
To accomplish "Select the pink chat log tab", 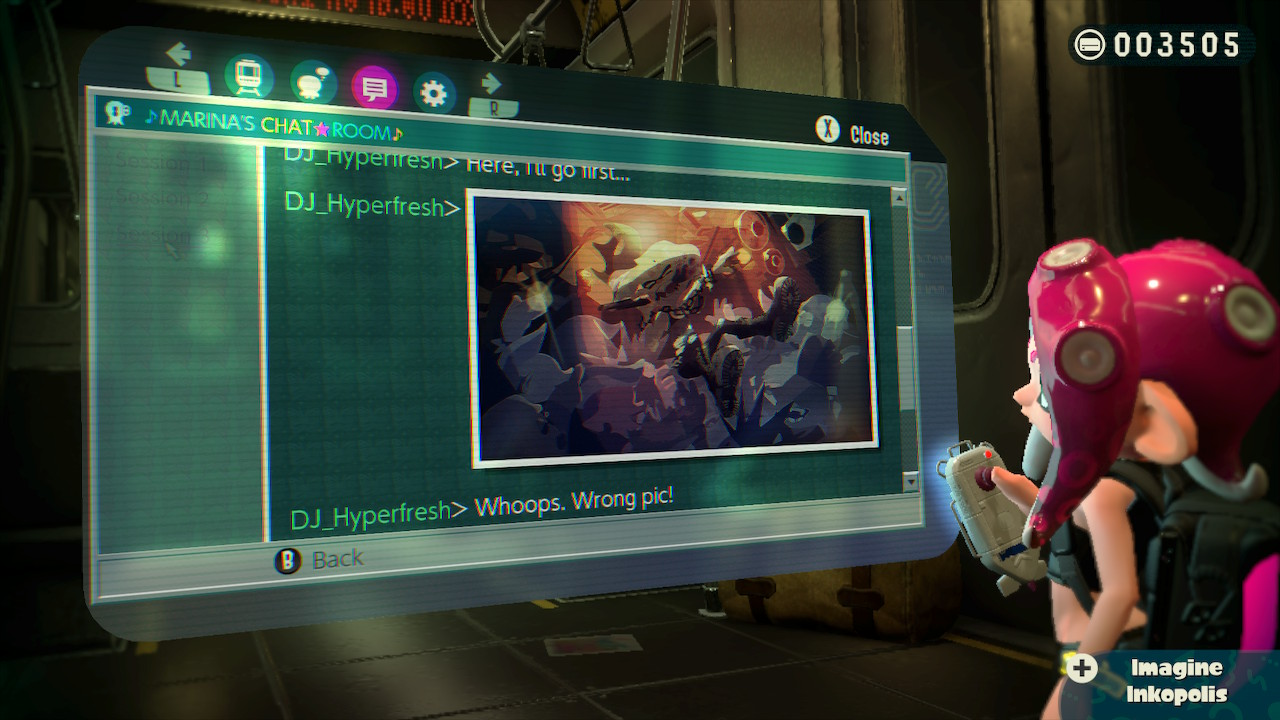I will [x=374, y=89].
